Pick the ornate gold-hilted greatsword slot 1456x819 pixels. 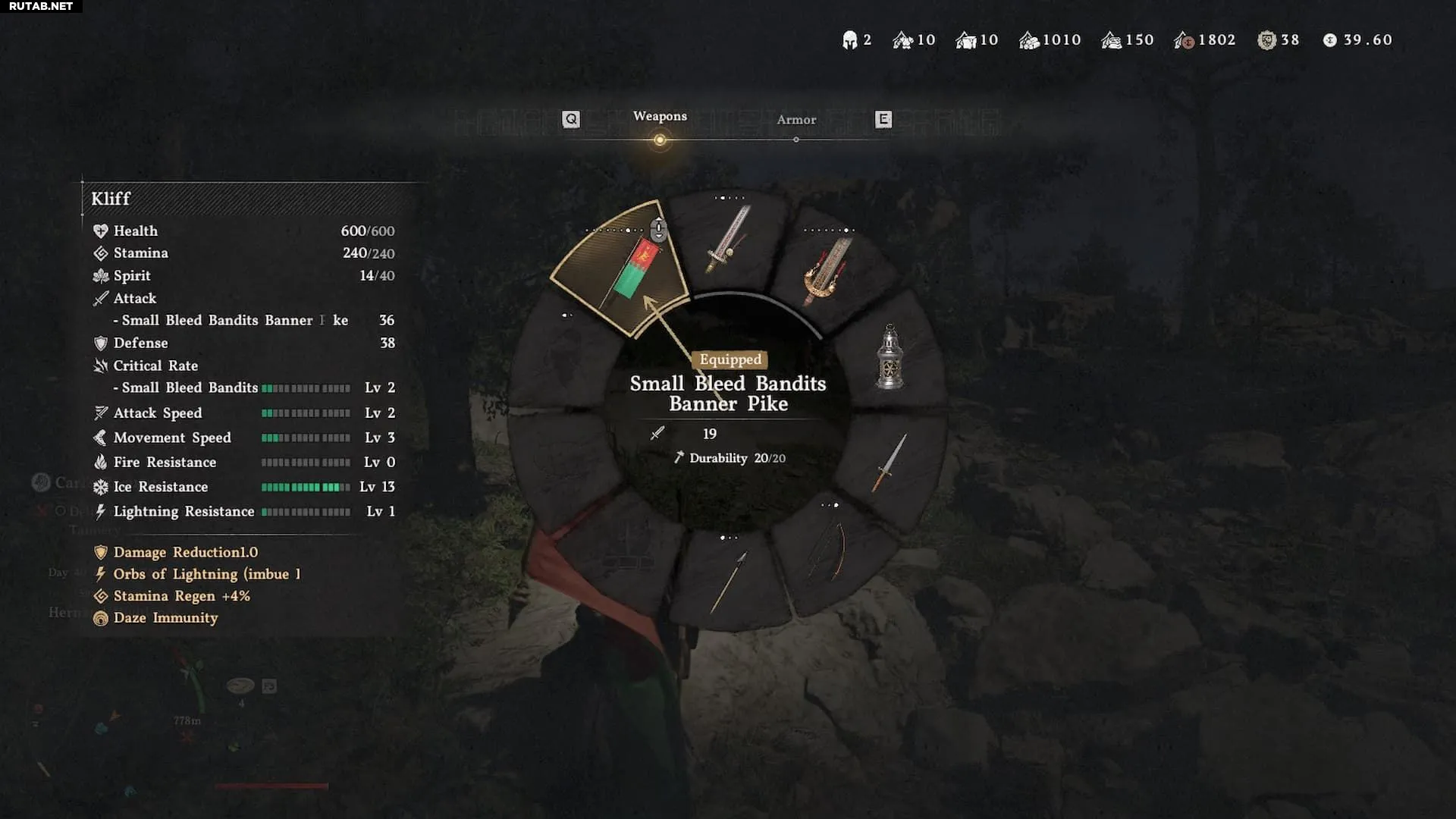click(828, 269)
